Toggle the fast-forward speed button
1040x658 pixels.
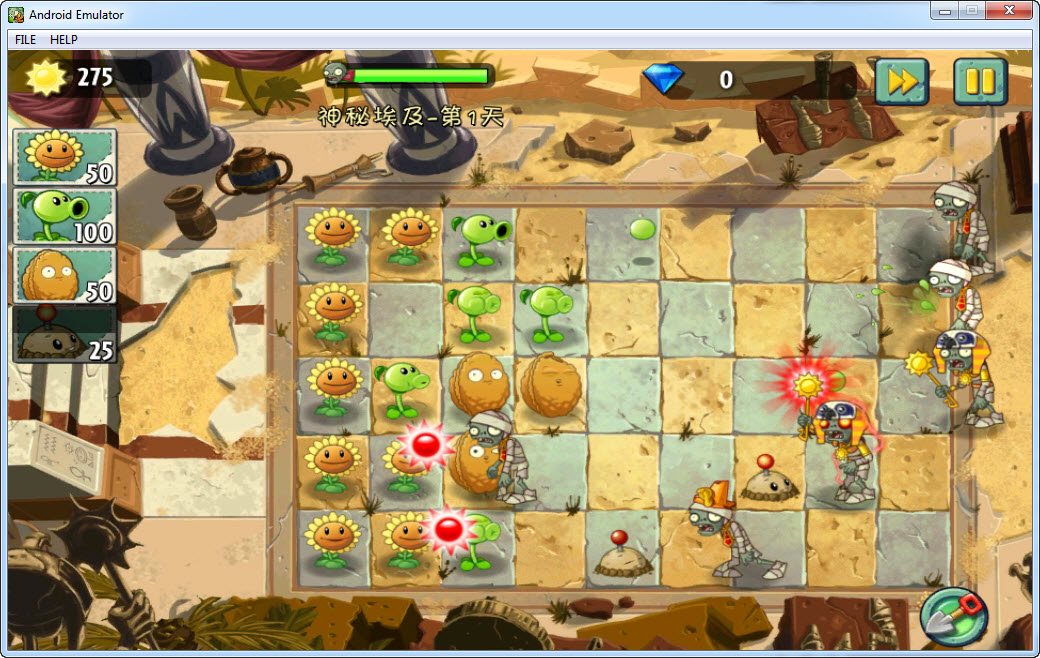[901, 82]
